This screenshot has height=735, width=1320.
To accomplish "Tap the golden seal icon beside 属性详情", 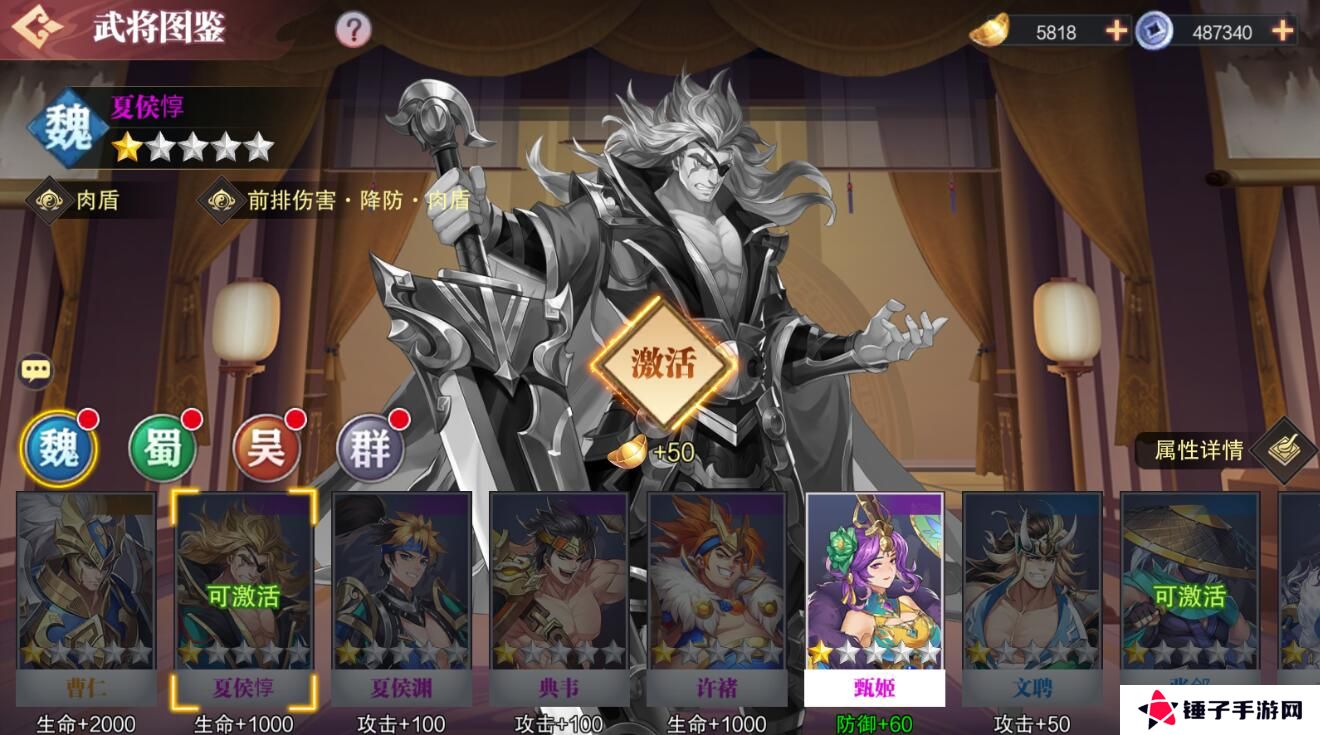I will tap(1285, 452).
